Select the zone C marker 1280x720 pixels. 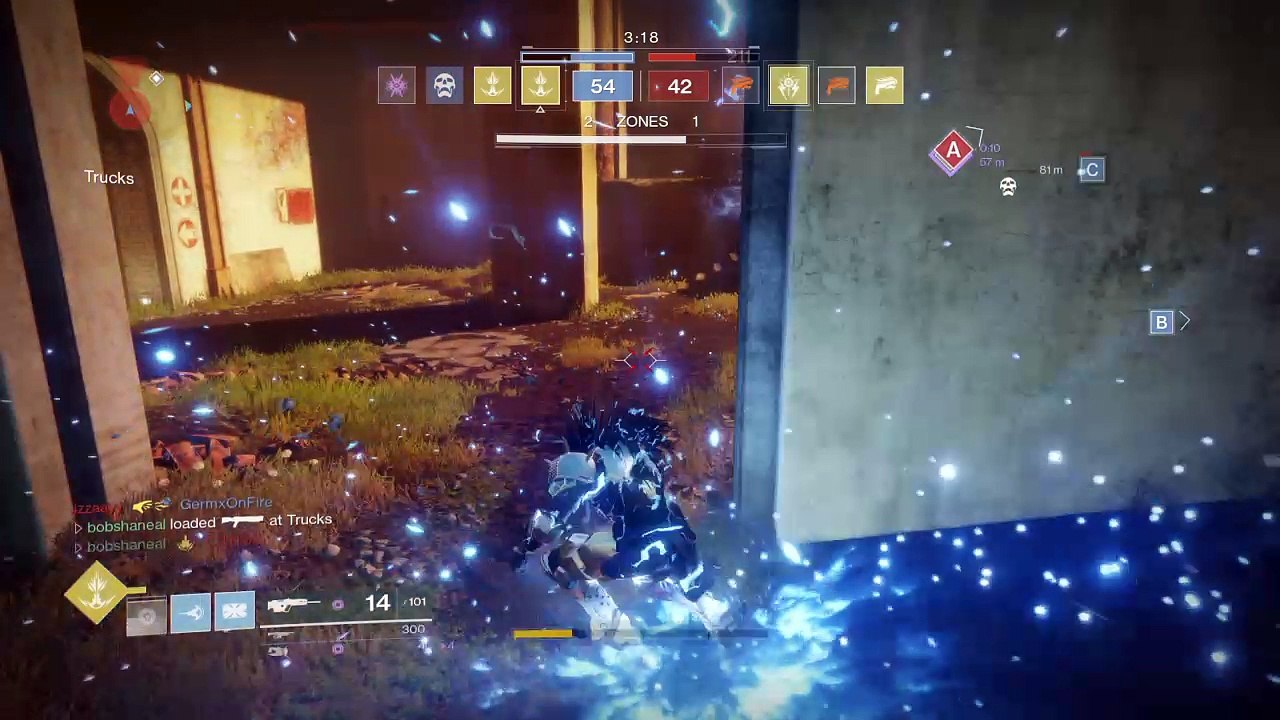coord(1092,170)
